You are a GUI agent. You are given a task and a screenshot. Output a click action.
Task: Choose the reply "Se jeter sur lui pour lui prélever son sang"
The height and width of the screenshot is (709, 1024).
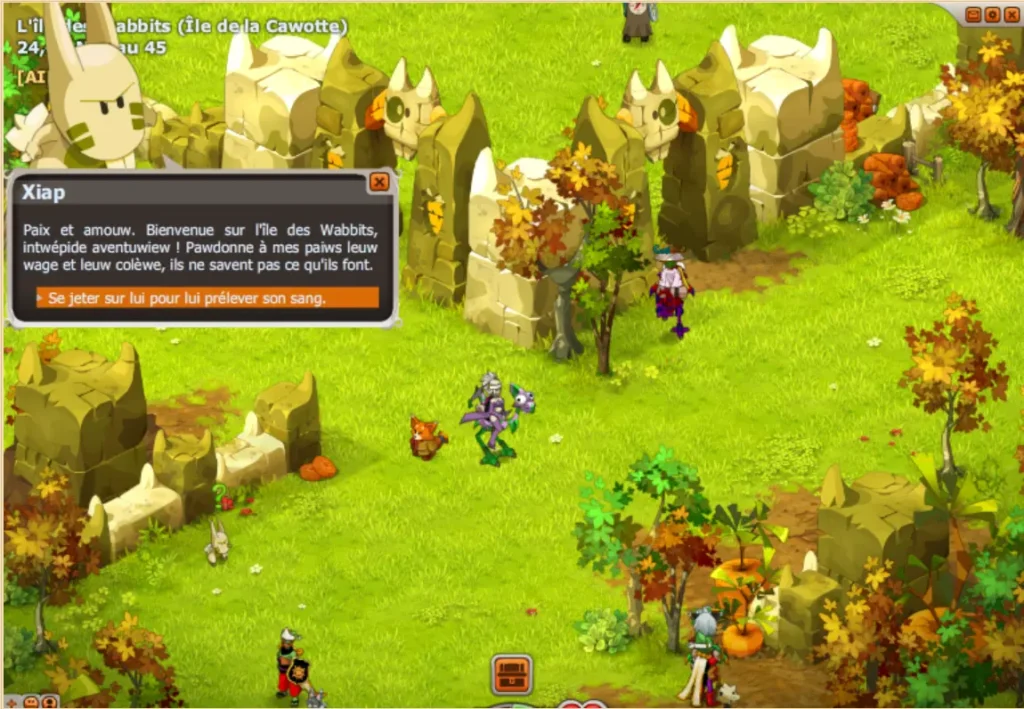point(207,298)
